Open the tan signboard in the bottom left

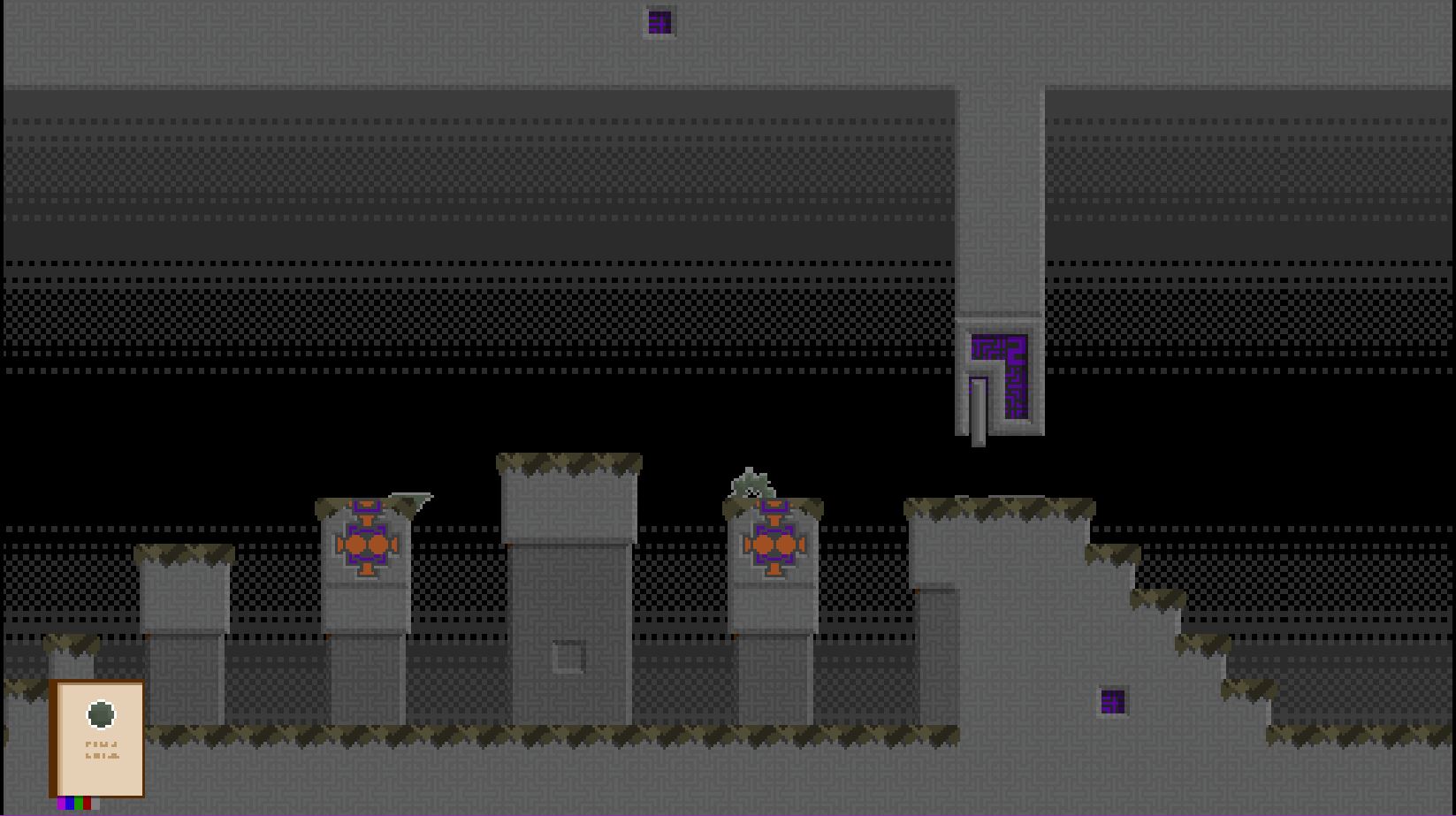(x=99, y=738)
